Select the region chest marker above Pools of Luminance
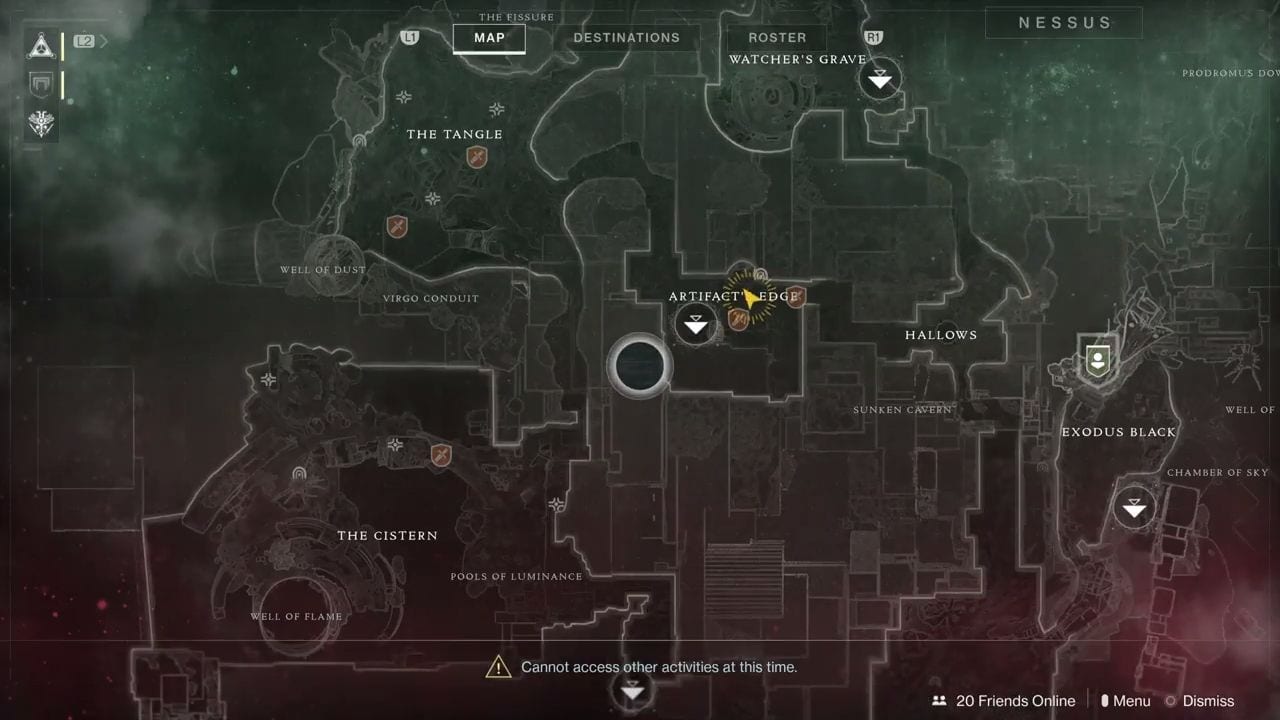1280x720 pixels. pos(556,505)
